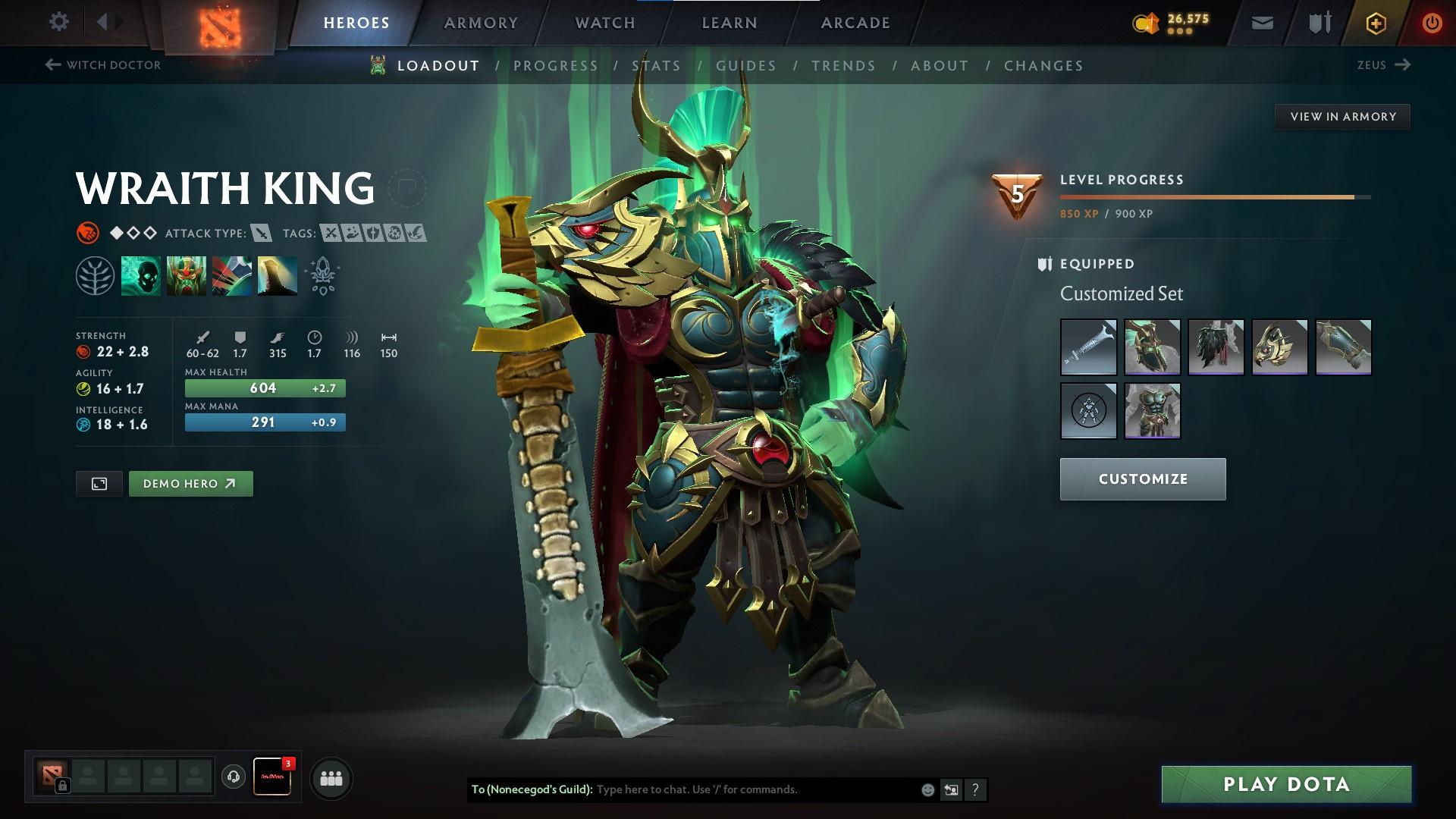View the Aghanim's Scepter upgrade icon
The image size is (1456, 819).
(322, 275)
